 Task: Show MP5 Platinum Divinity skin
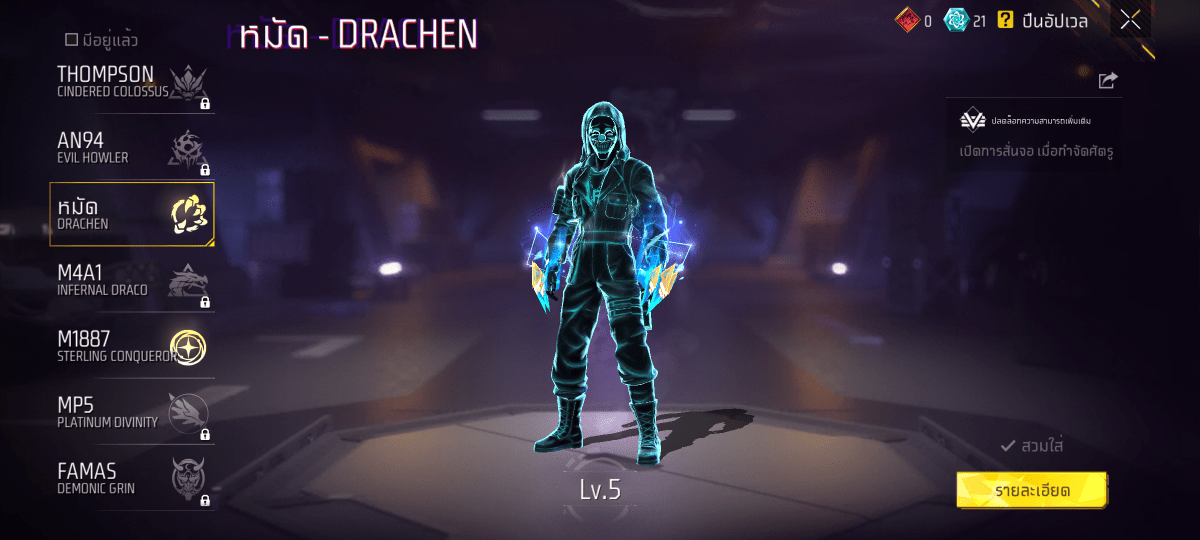pos(133,413)
